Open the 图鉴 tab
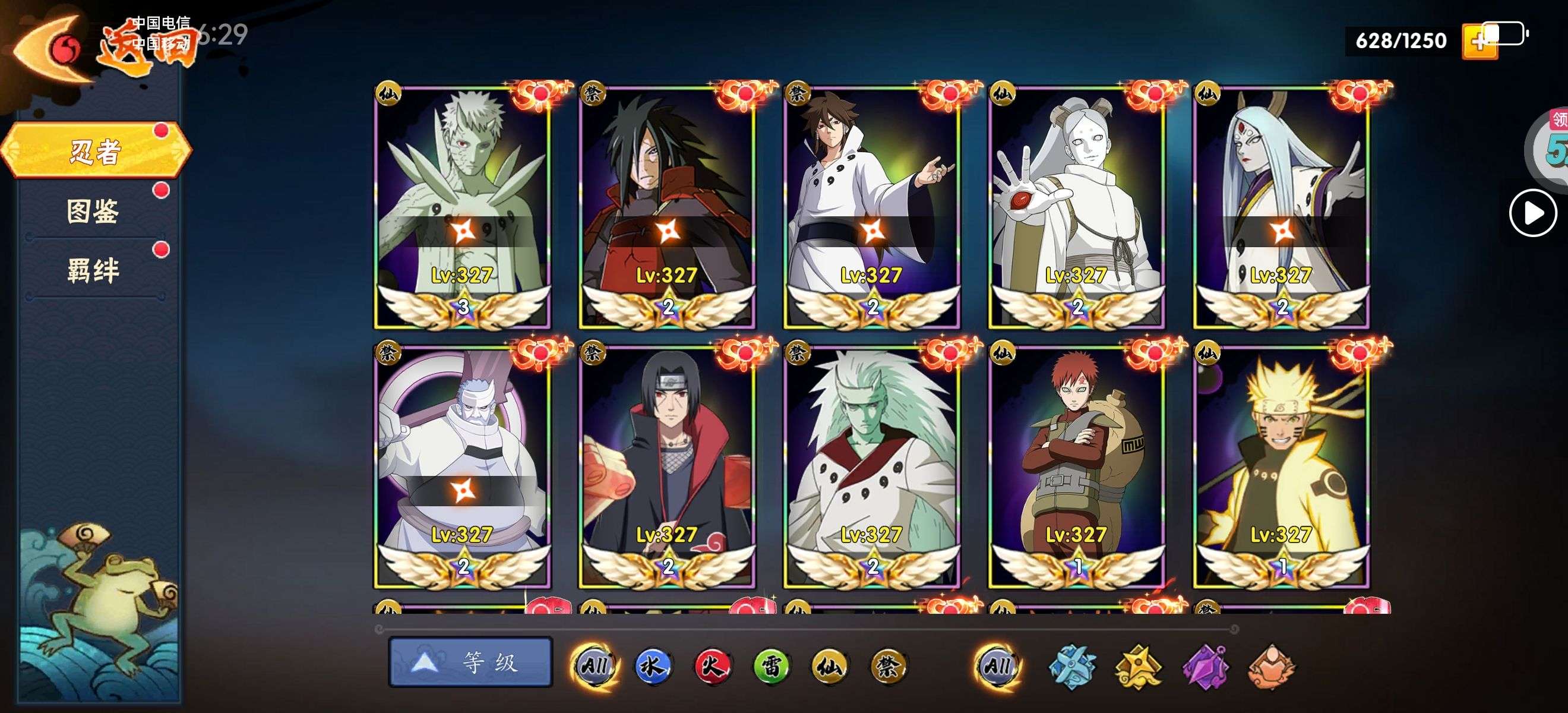 93,212
